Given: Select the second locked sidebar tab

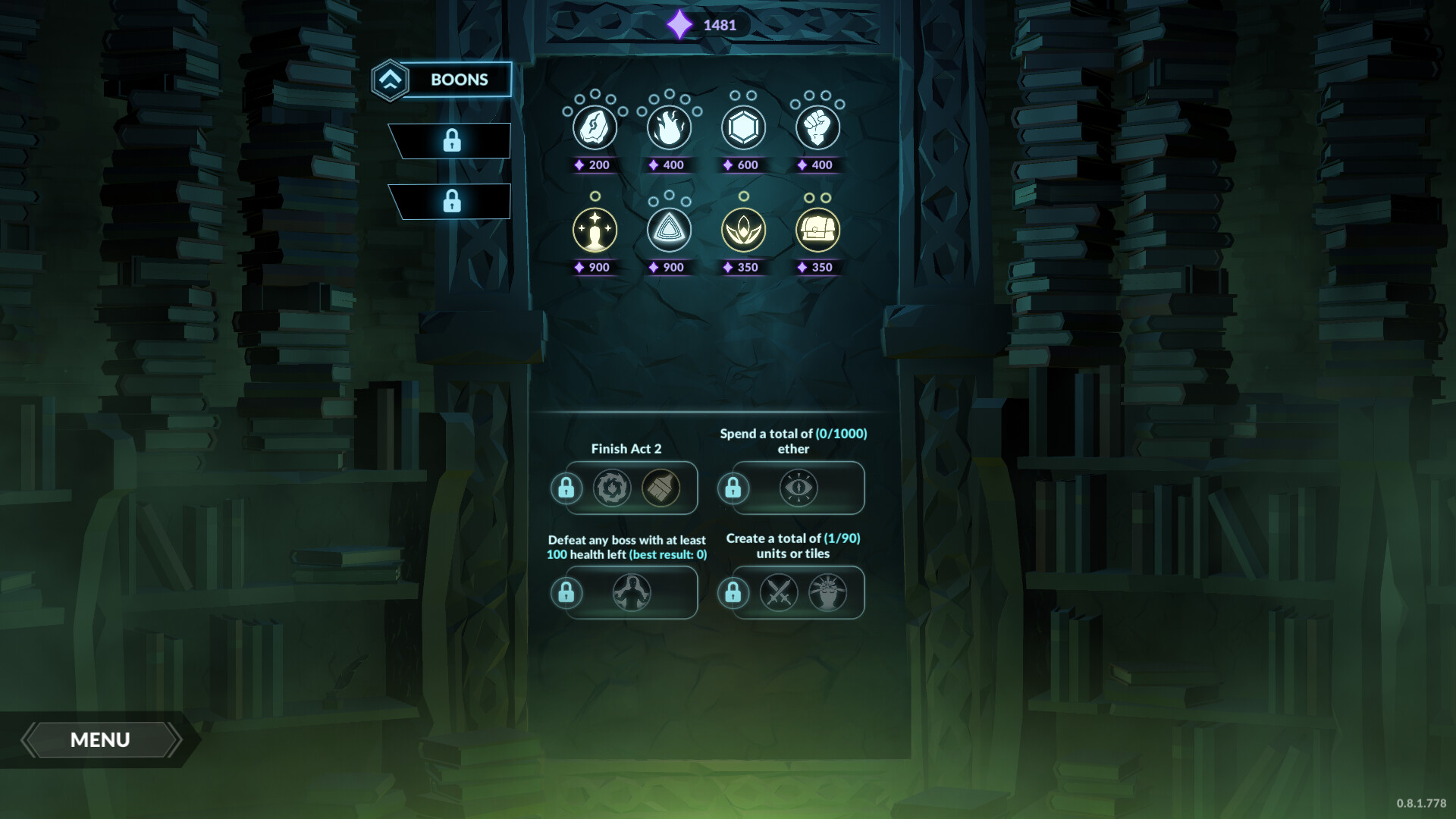Looking at the screenshot, I should tap(453, 202).
